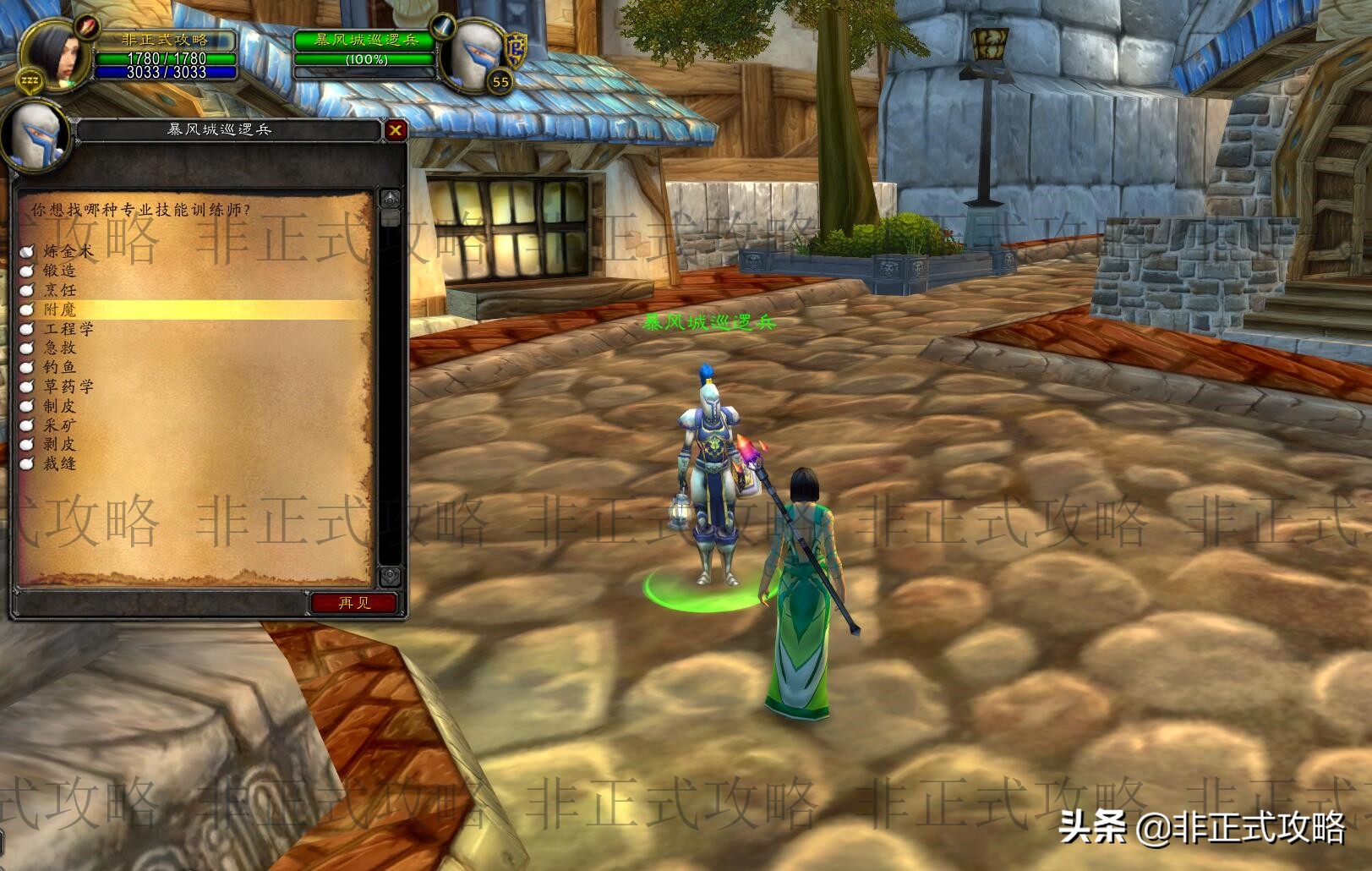
Task: Choose the 炼金术 trainer option
Action: click(x=68, y=251)
